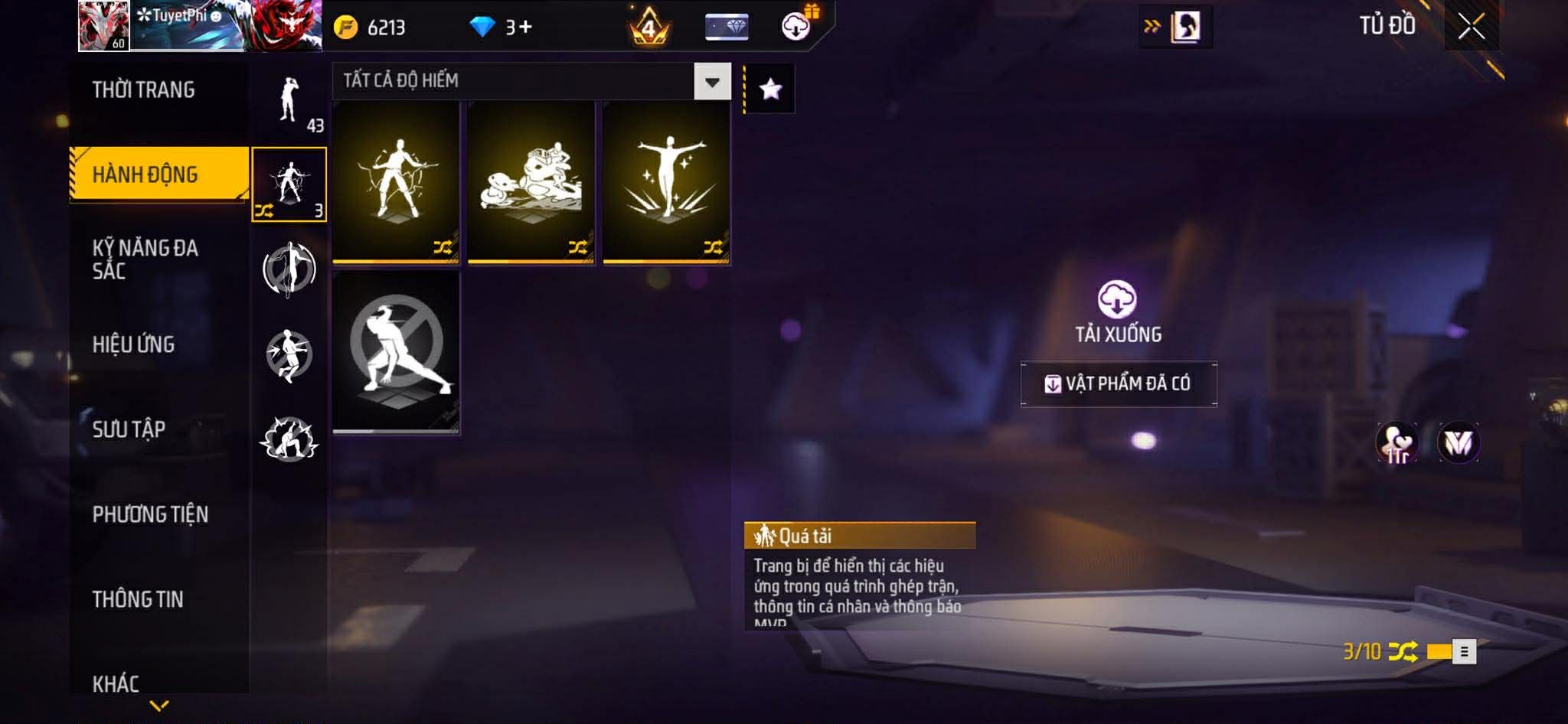This screenshot has height=724, width=1568.
Task: Open the Thông Tin category
Action: [x=138, y=599]
